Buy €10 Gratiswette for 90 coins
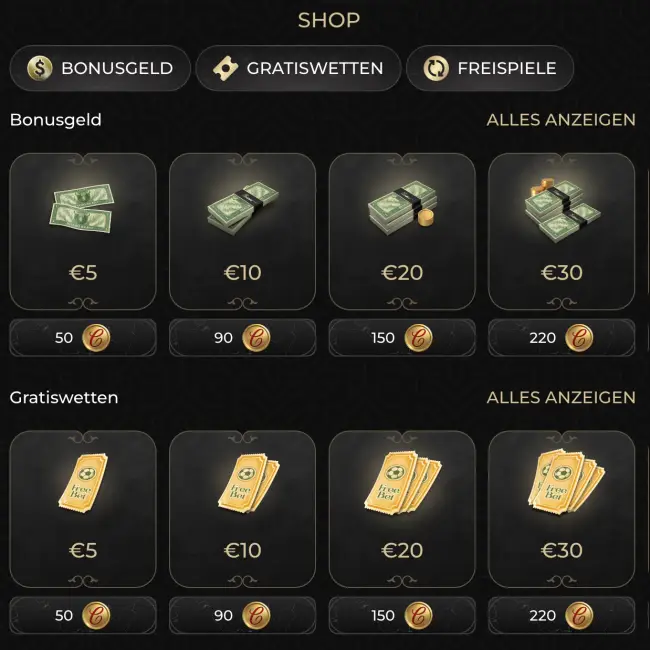 click(242, 616)
